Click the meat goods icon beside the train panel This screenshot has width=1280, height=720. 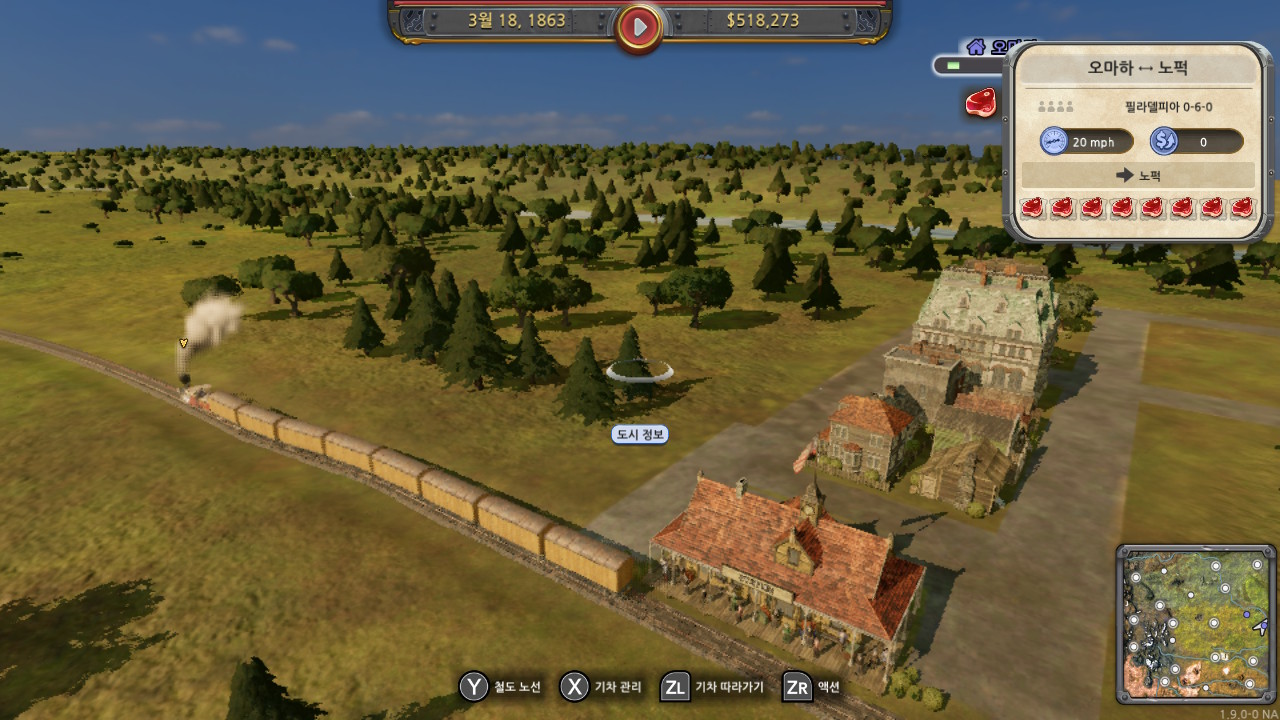[980, 102]
